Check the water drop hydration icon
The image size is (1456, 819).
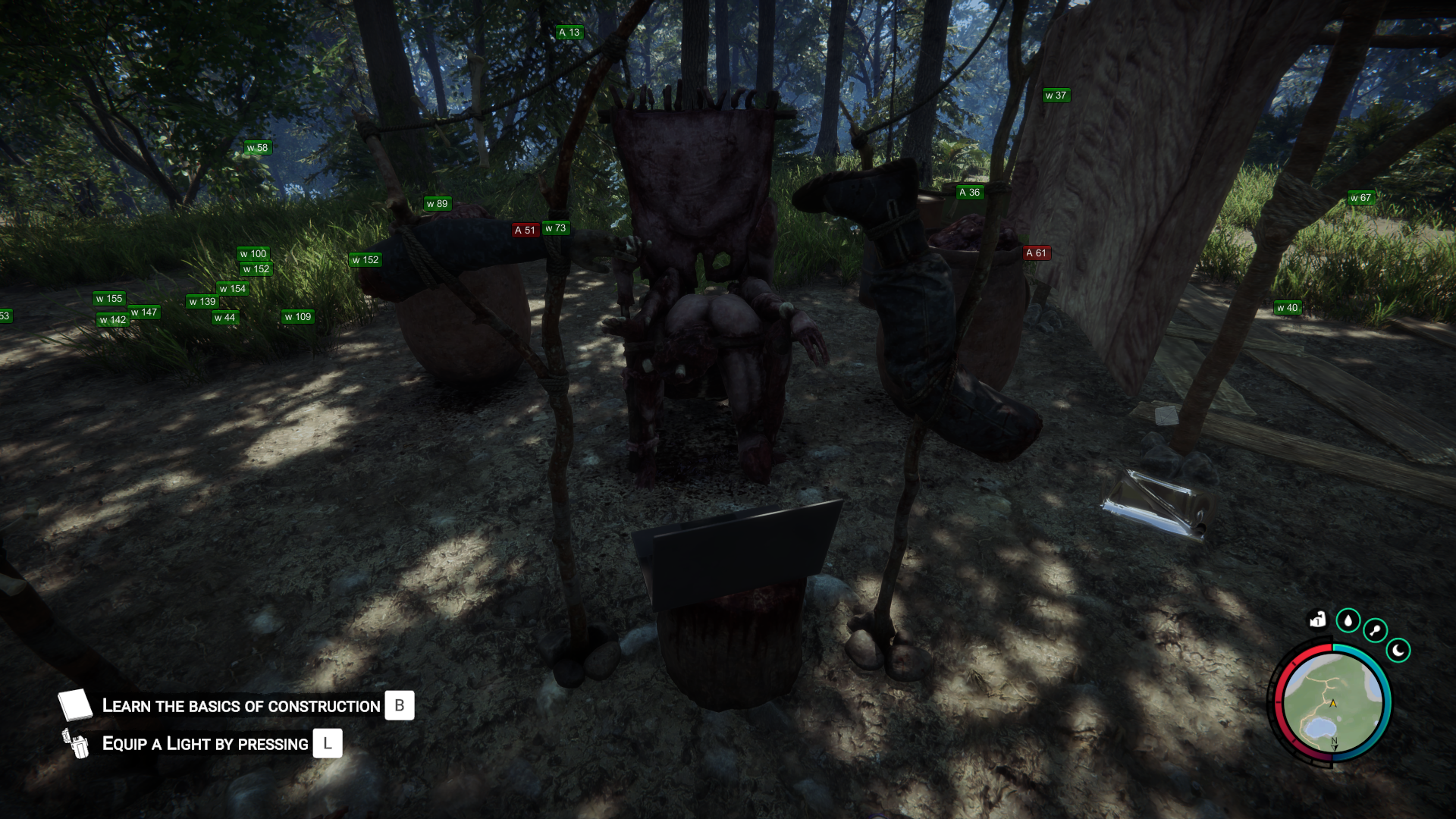click(1348, 621)
